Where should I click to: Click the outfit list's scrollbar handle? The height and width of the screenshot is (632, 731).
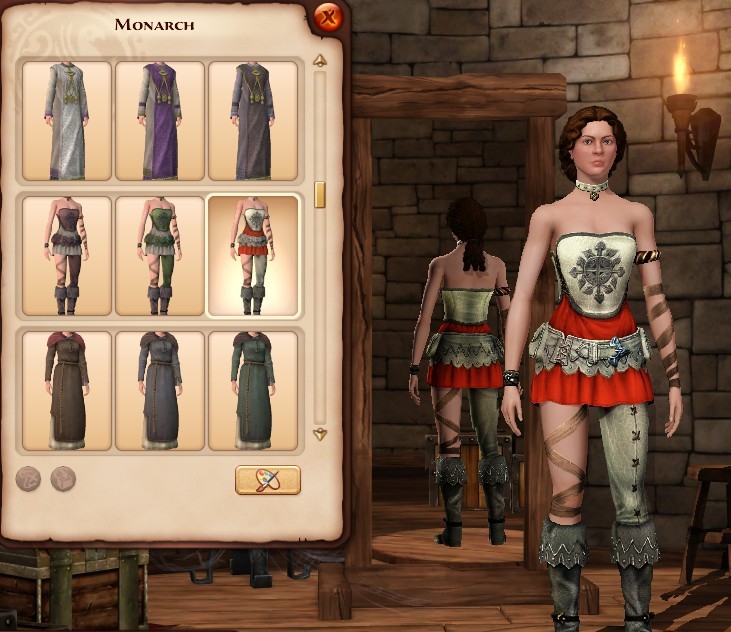tap(320, 194)
